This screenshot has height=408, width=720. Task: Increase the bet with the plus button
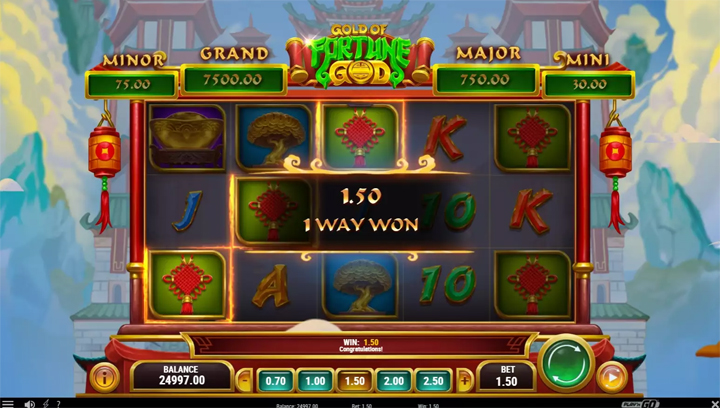pyautogui.click(x=464, y=381)
